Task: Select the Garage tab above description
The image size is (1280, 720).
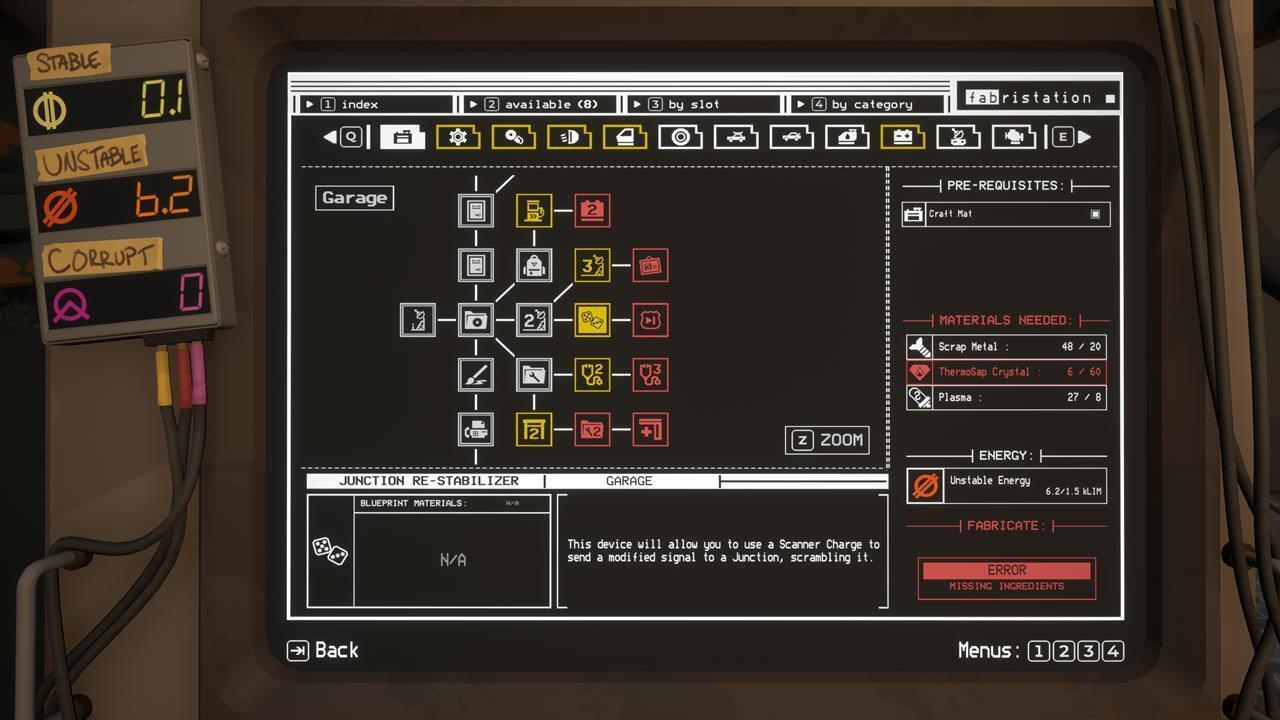Action: click(x=631, y=481)
